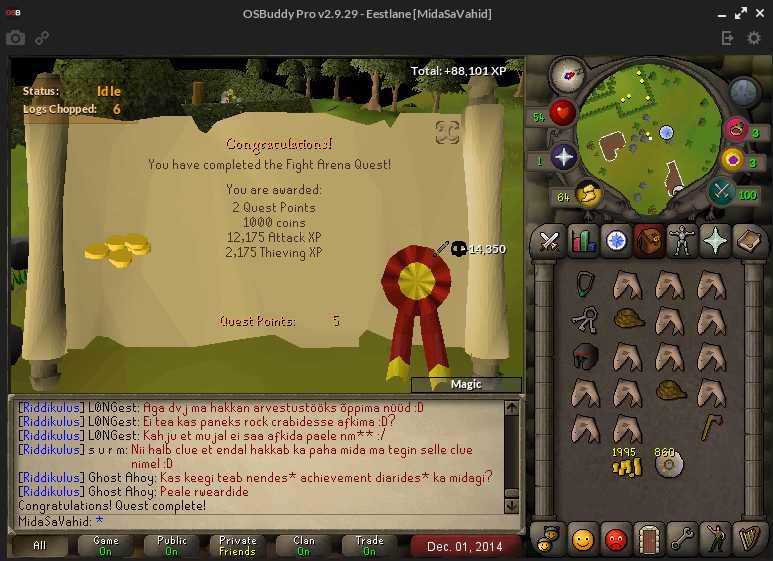Show the Worn Equipment tab
The height and width of the screenshot is (561, 773).
point(682,241)
